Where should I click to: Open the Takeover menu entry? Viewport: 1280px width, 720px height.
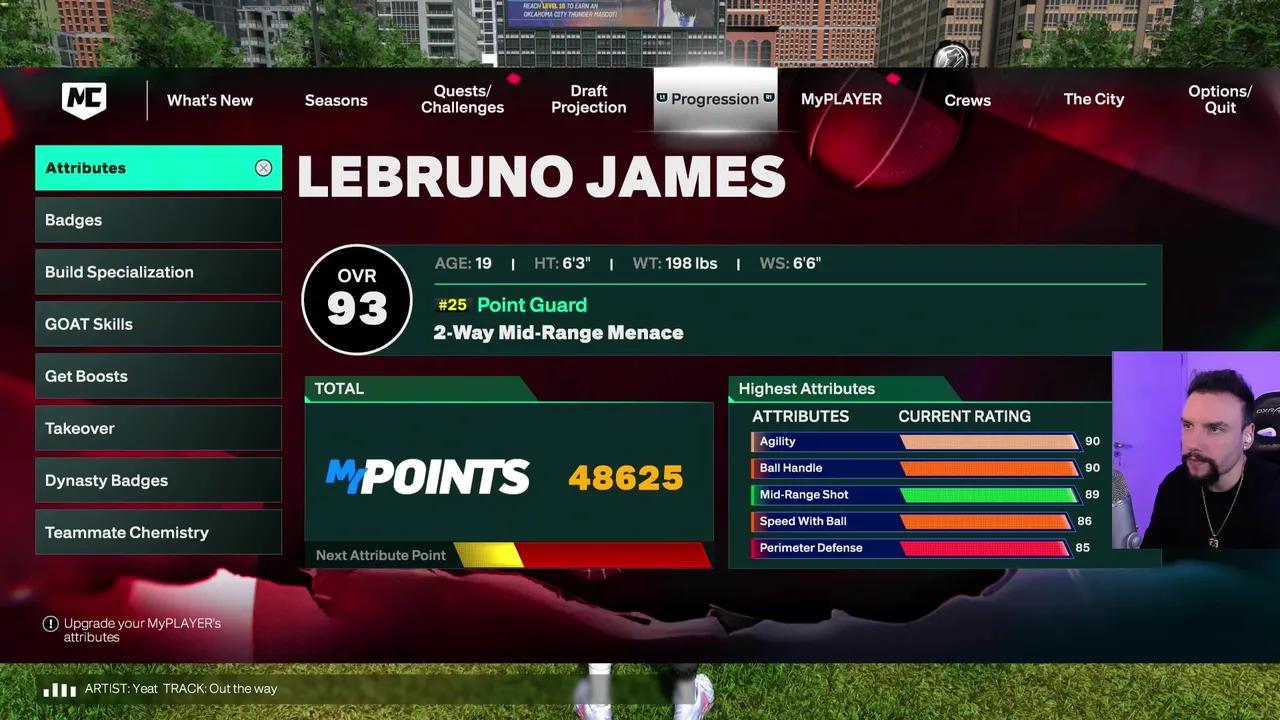coord(158,428)
